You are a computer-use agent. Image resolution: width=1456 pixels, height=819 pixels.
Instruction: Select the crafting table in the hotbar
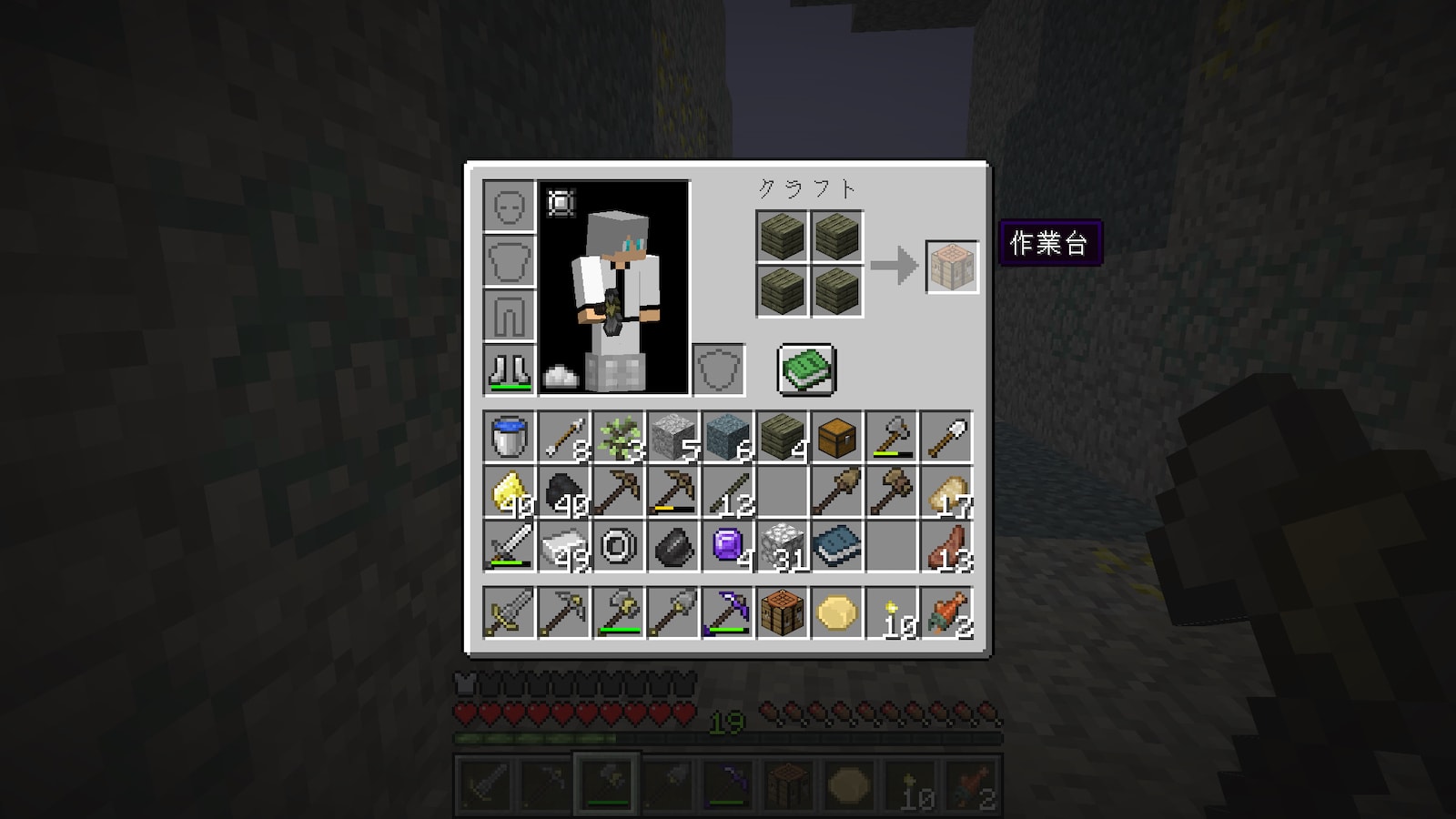point(783,612)
